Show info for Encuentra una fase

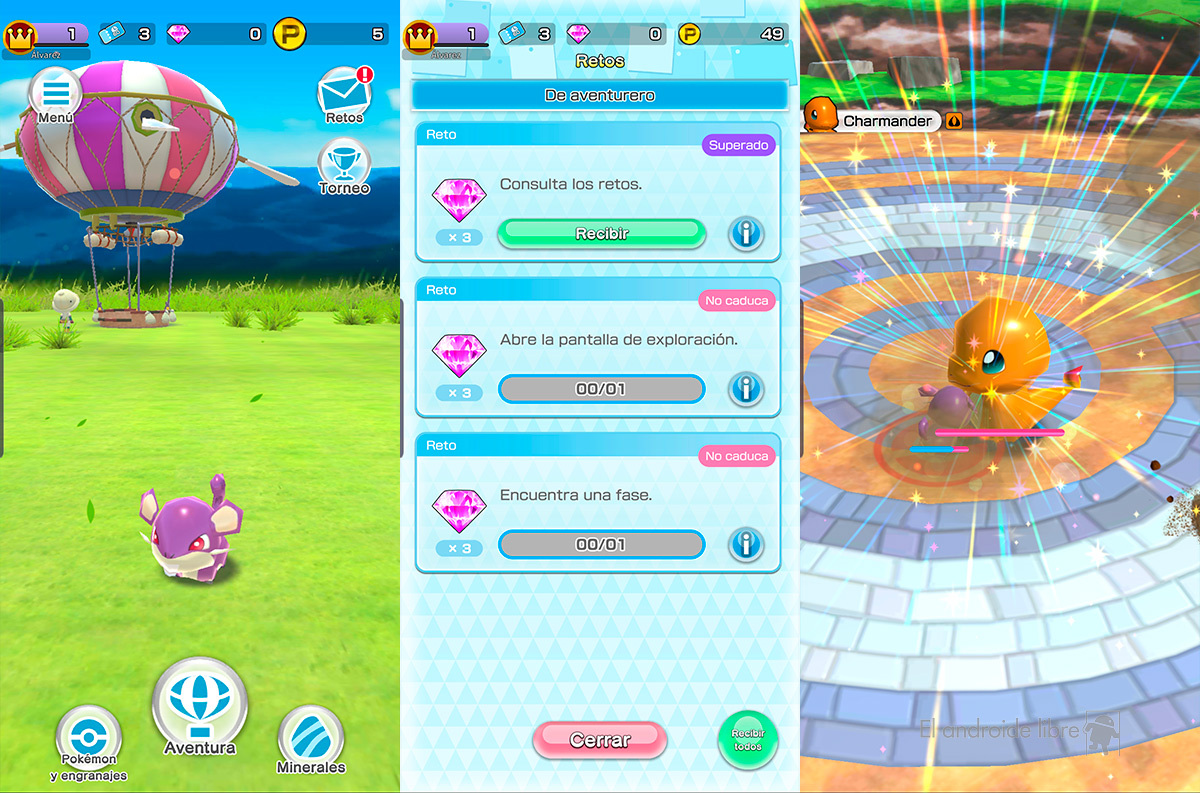[745, 545]
